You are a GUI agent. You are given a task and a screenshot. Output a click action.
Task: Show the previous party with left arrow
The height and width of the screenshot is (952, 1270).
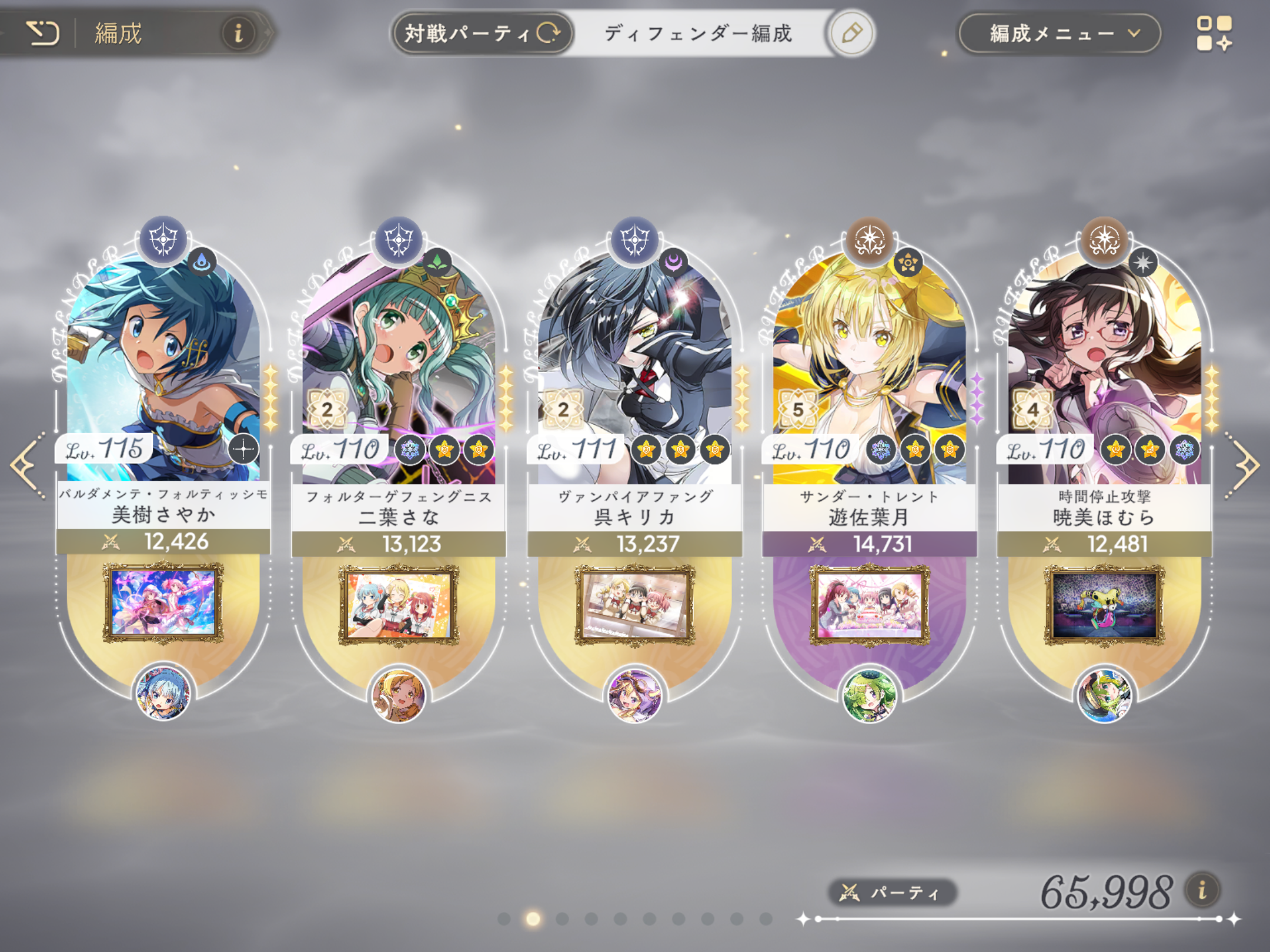point(27,465)
